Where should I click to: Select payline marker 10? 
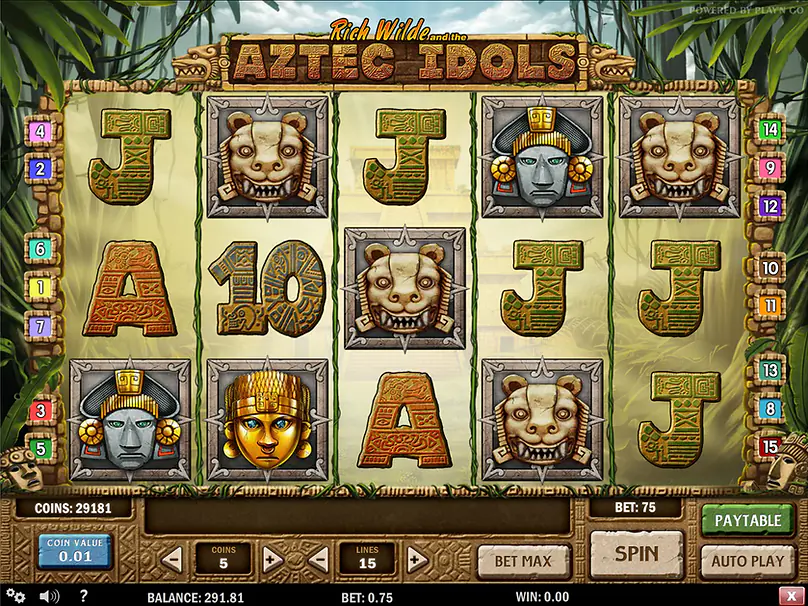coord(770,268)
